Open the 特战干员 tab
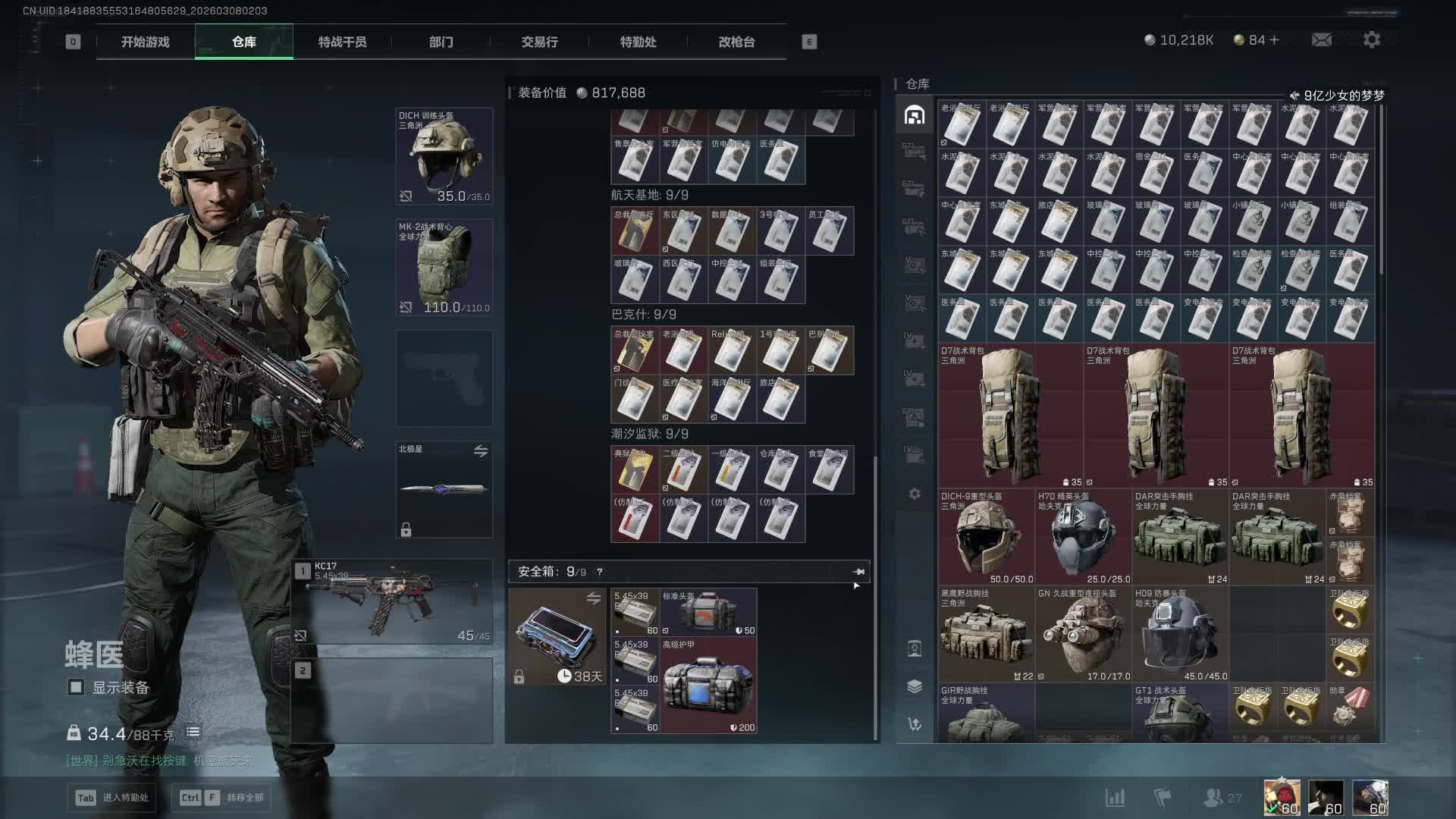Image resolution: width=1456 pixels, height=819 pixels. tap(342, 42)
